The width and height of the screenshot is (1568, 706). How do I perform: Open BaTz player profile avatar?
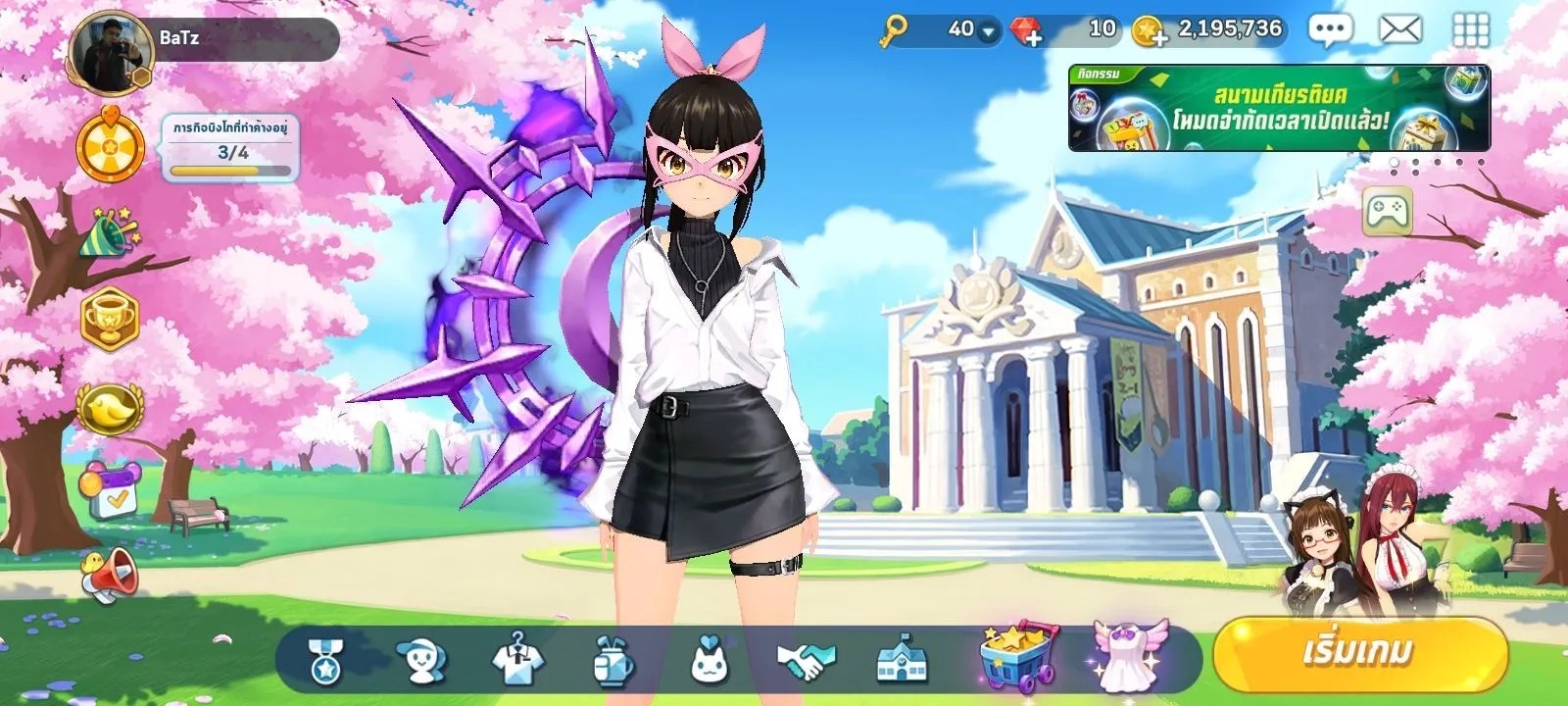(110, 54)
